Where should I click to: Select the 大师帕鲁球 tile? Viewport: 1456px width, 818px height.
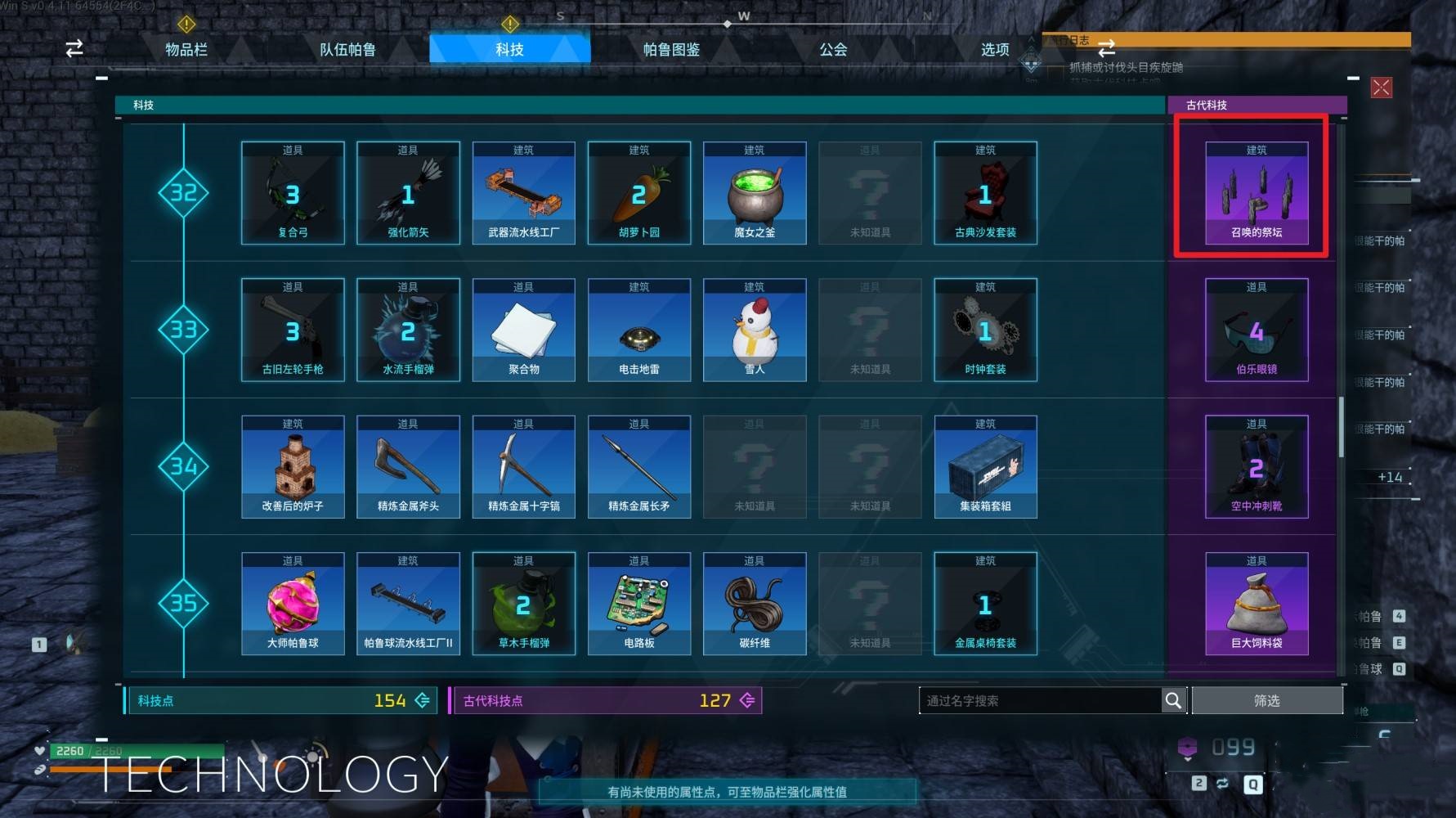point(293,604)
